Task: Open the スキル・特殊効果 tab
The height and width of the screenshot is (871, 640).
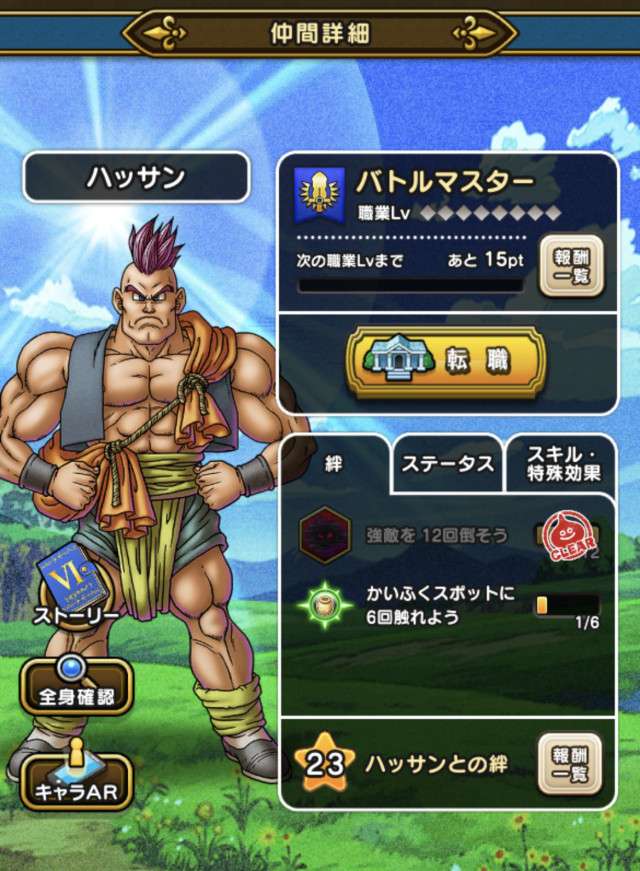Action: pos(562,463)
